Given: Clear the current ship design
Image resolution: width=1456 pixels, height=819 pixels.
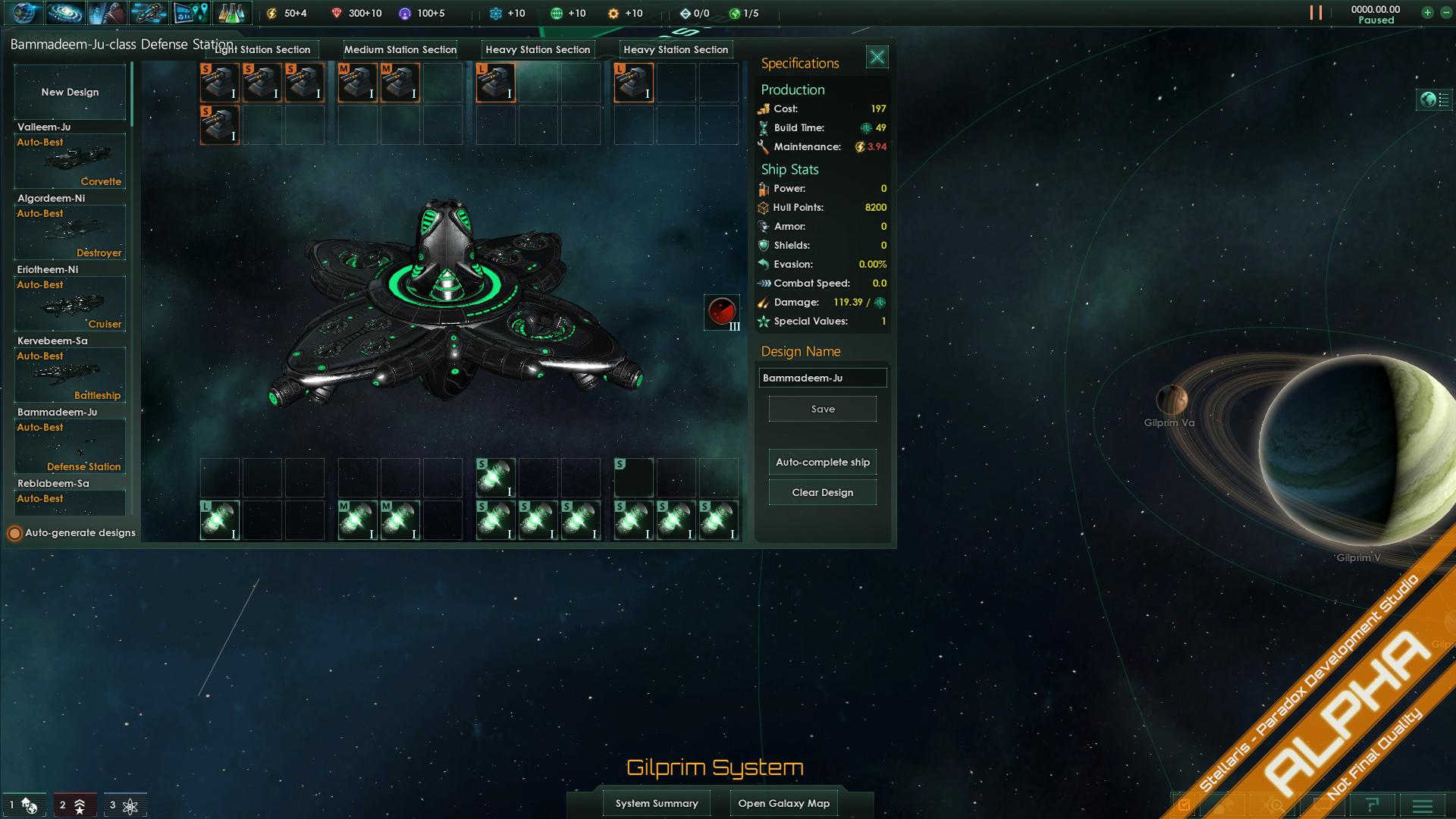Looking at the screenshot, I should pos(823,493).
